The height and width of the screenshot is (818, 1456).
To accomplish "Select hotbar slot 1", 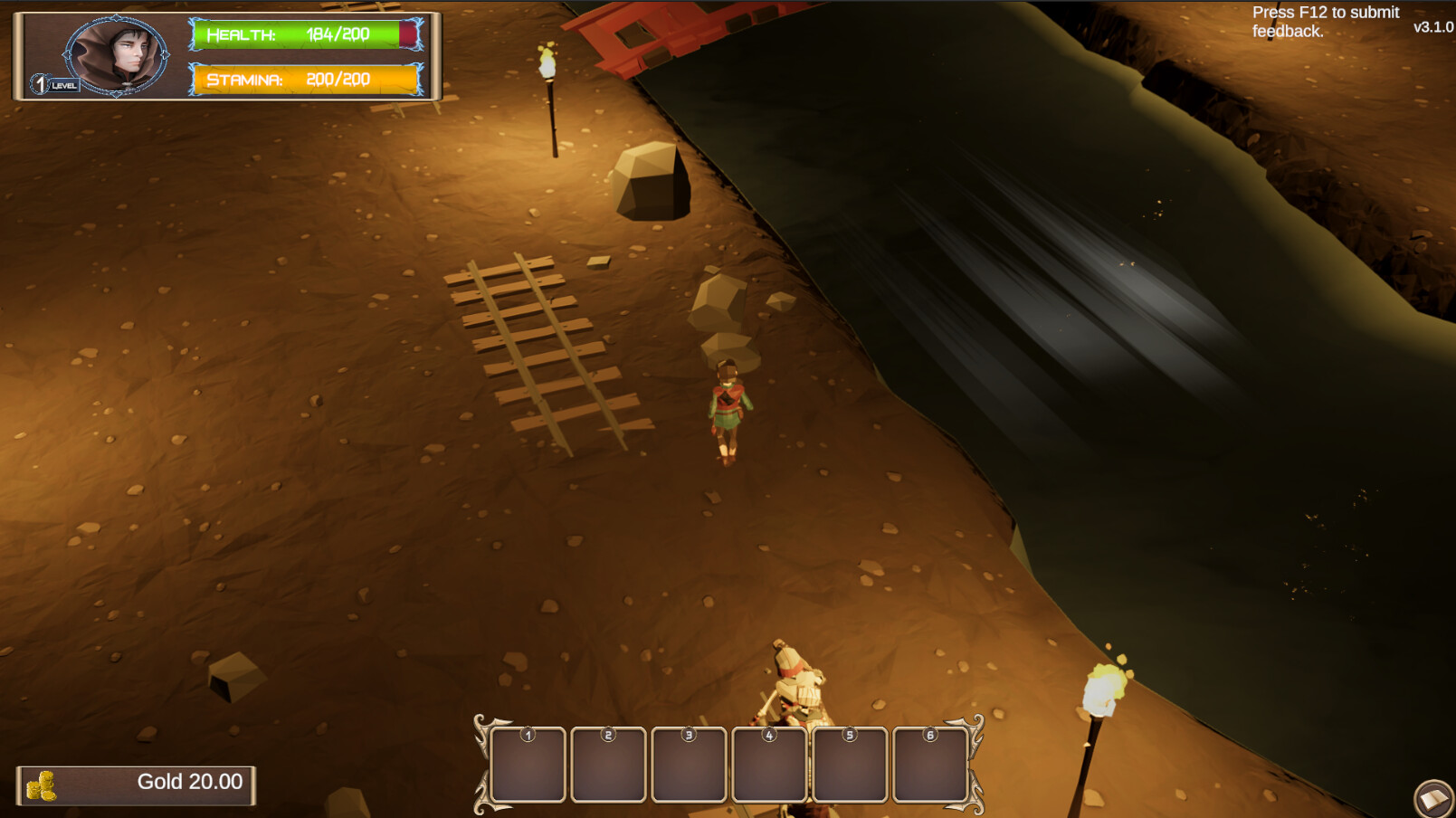I will [529, 765].
